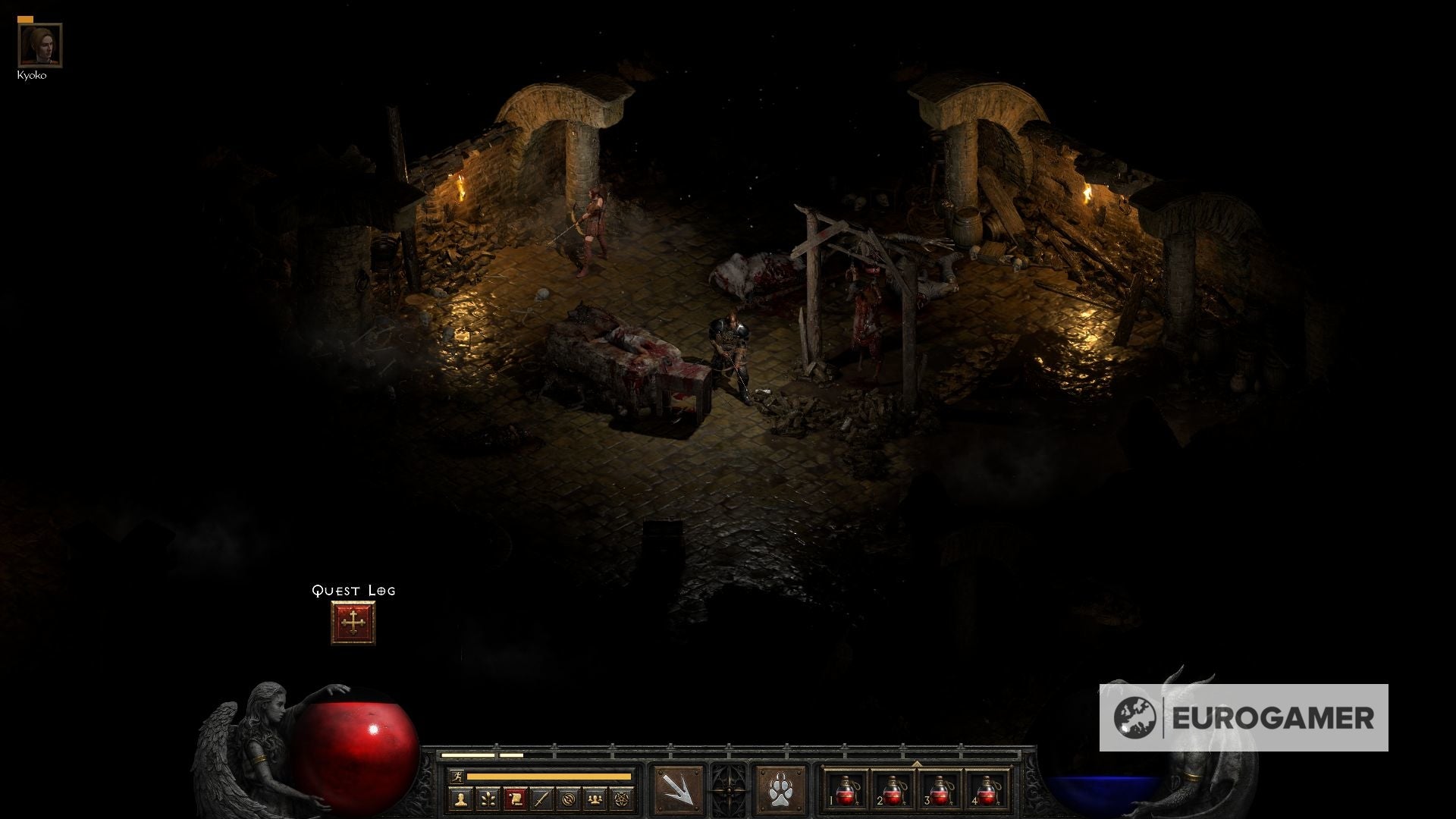
Task: Click the pentagram menu icon
Action: (620, 798)
